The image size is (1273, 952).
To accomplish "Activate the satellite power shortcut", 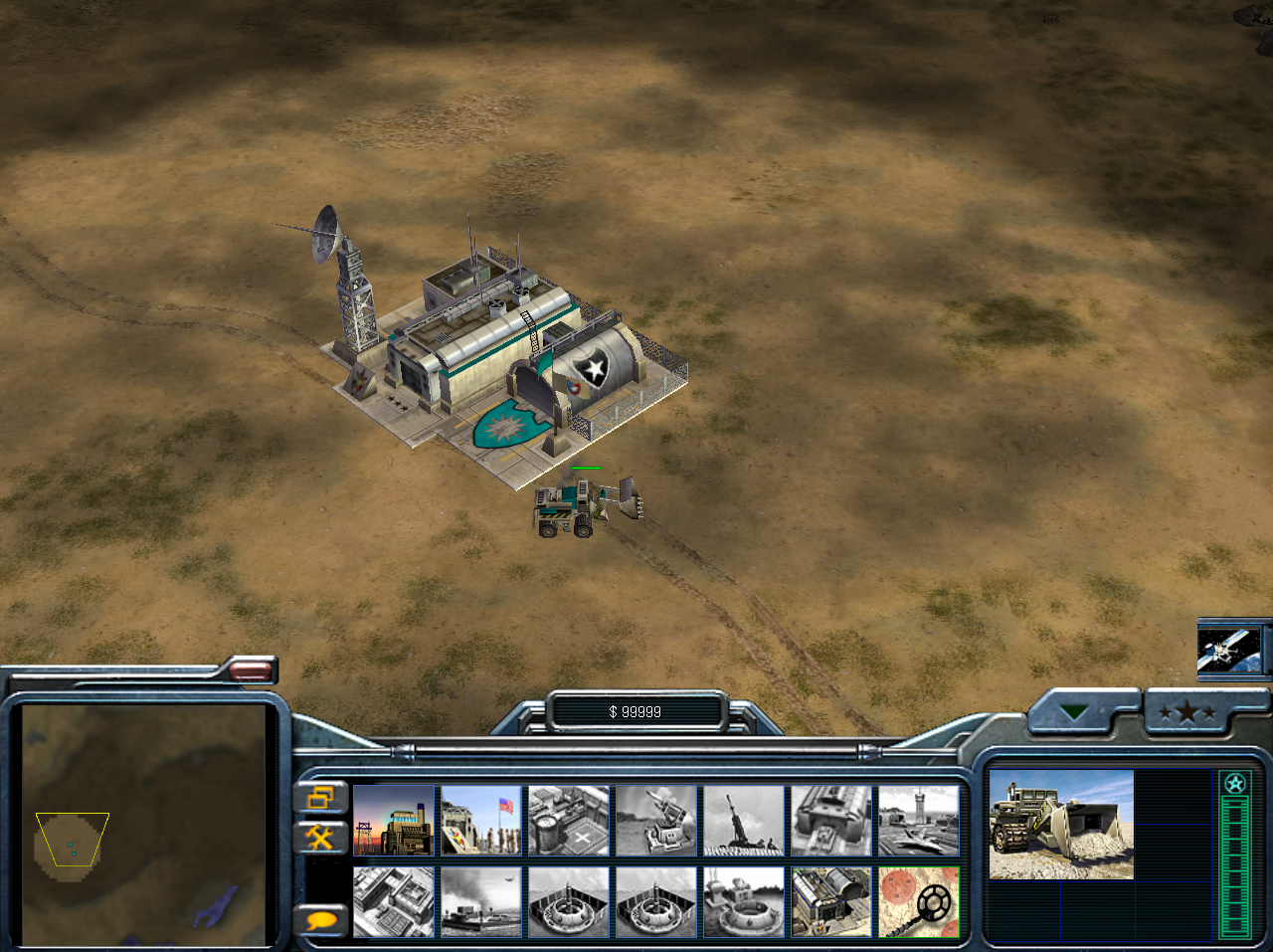I will tap(1230, 650).
